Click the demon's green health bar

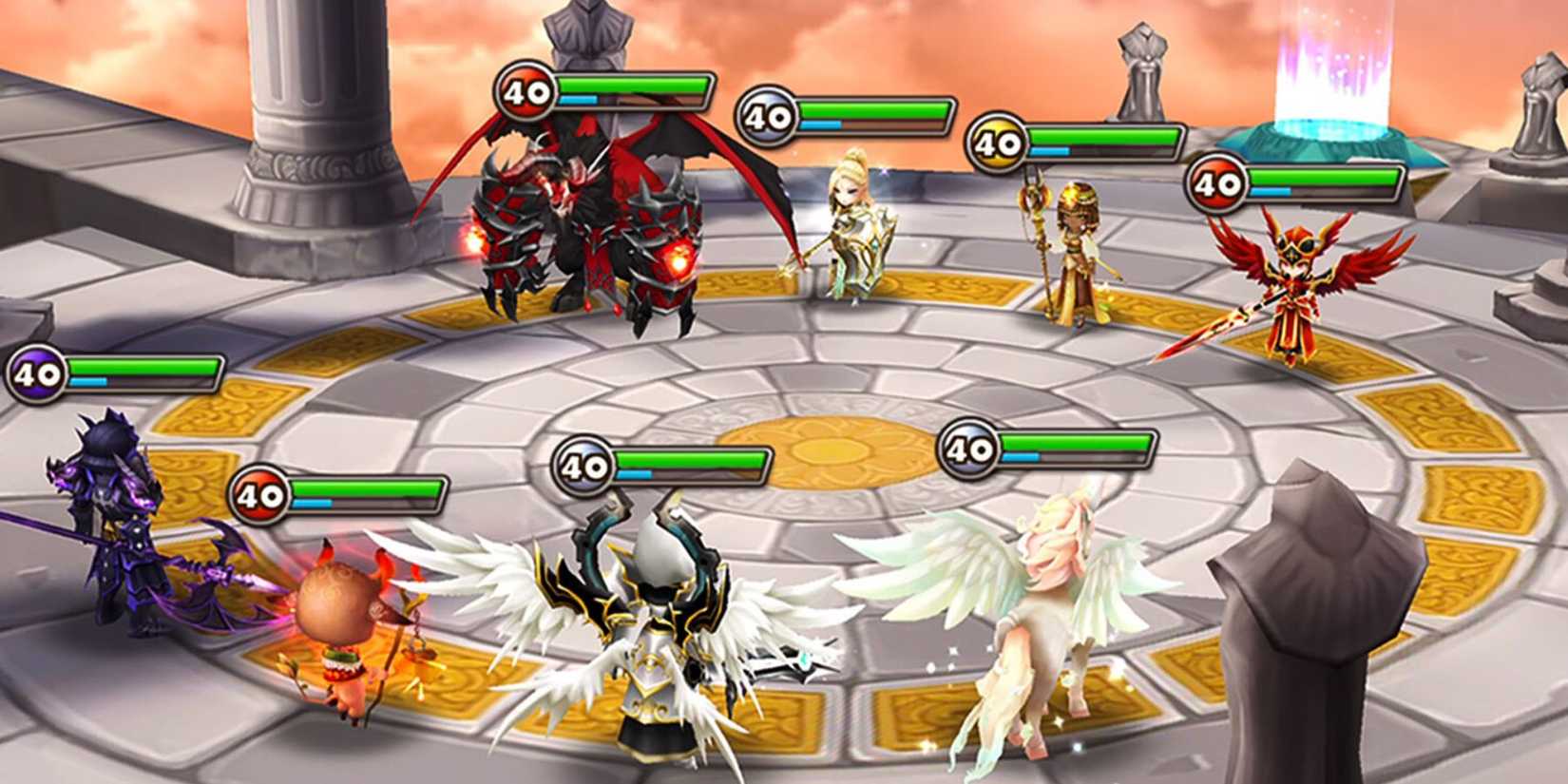(x=627, y=86)
